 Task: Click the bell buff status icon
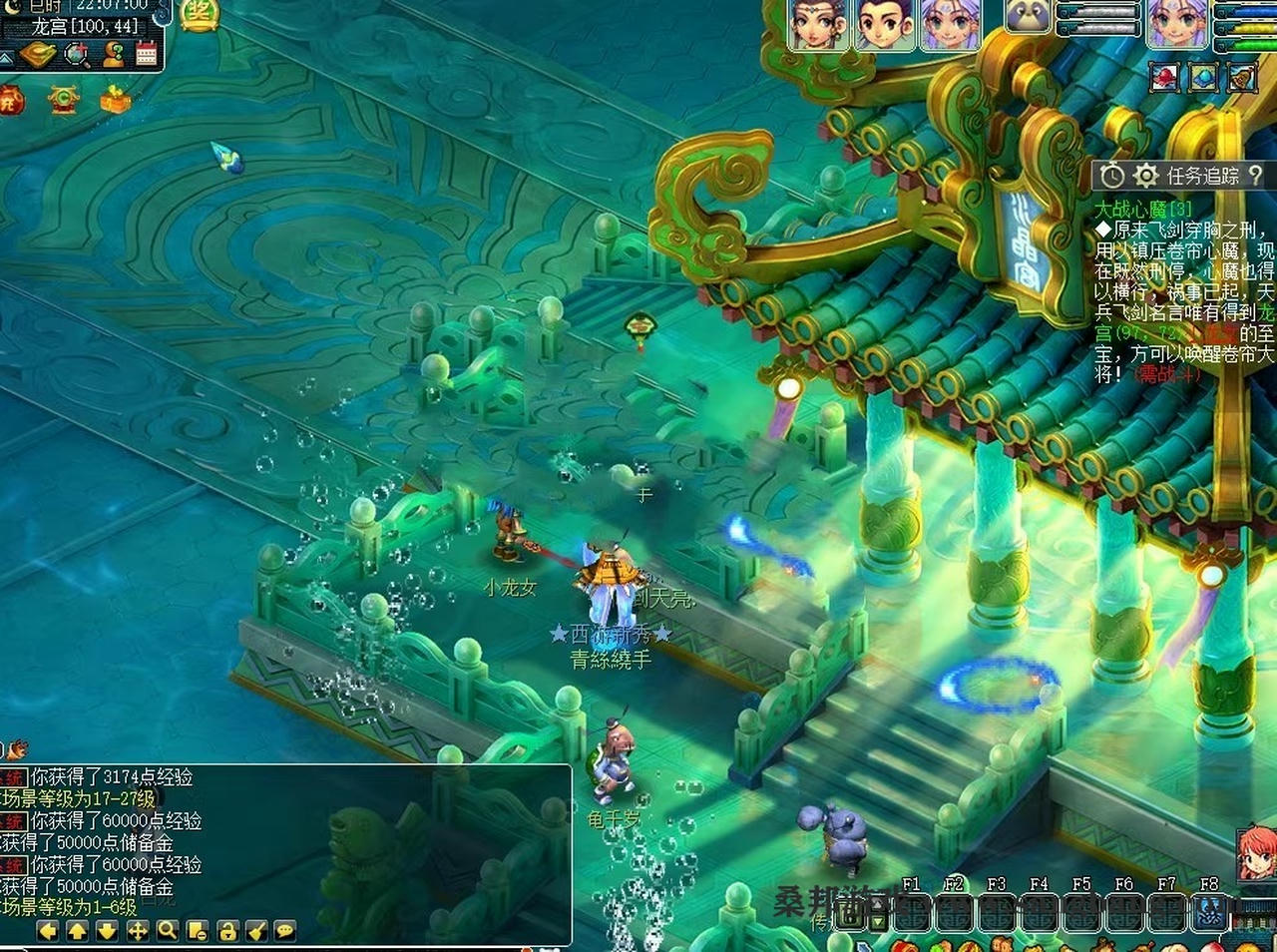(1241, 77)
